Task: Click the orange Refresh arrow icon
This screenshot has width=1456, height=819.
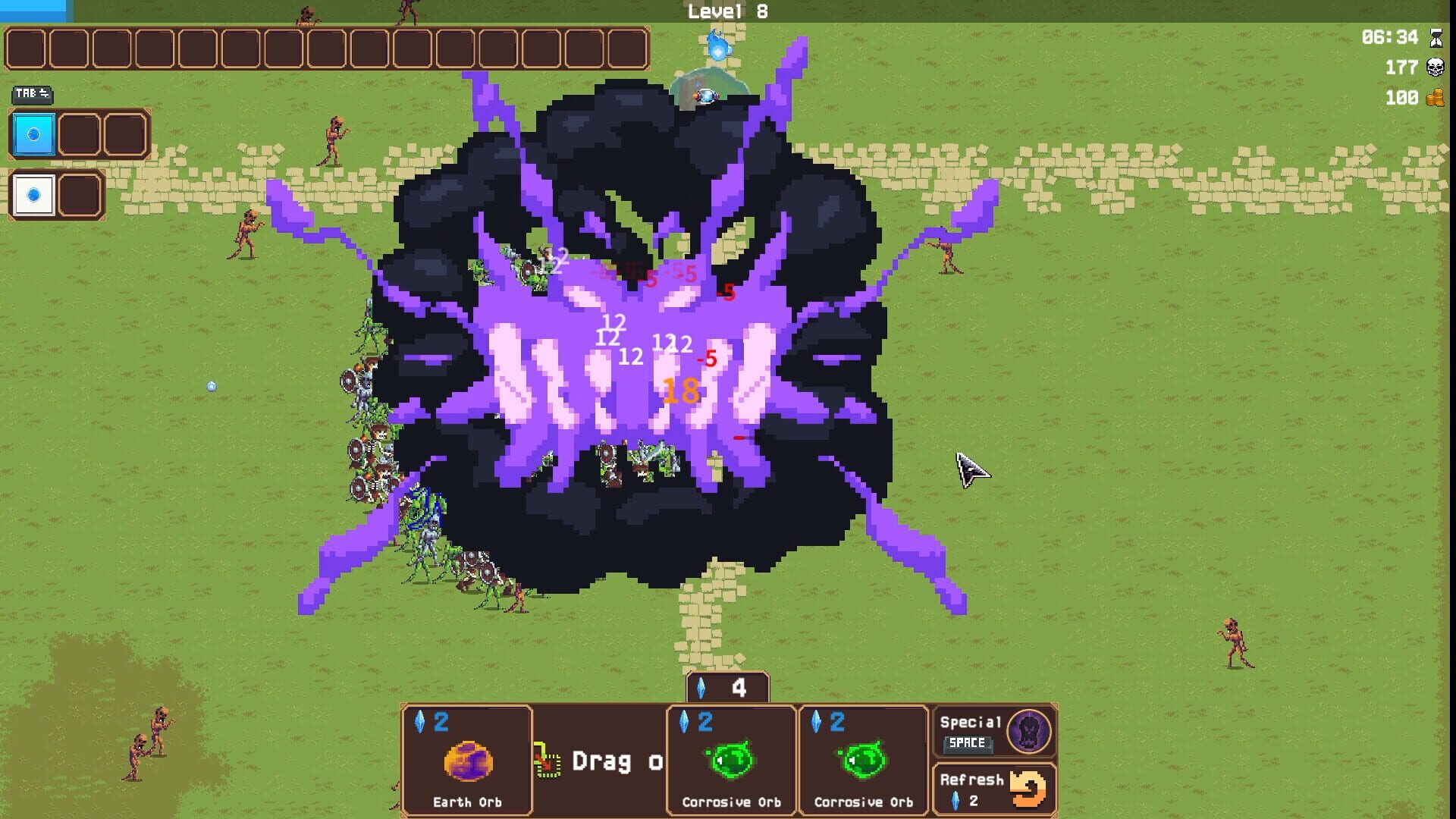Action: (1028, 789)
